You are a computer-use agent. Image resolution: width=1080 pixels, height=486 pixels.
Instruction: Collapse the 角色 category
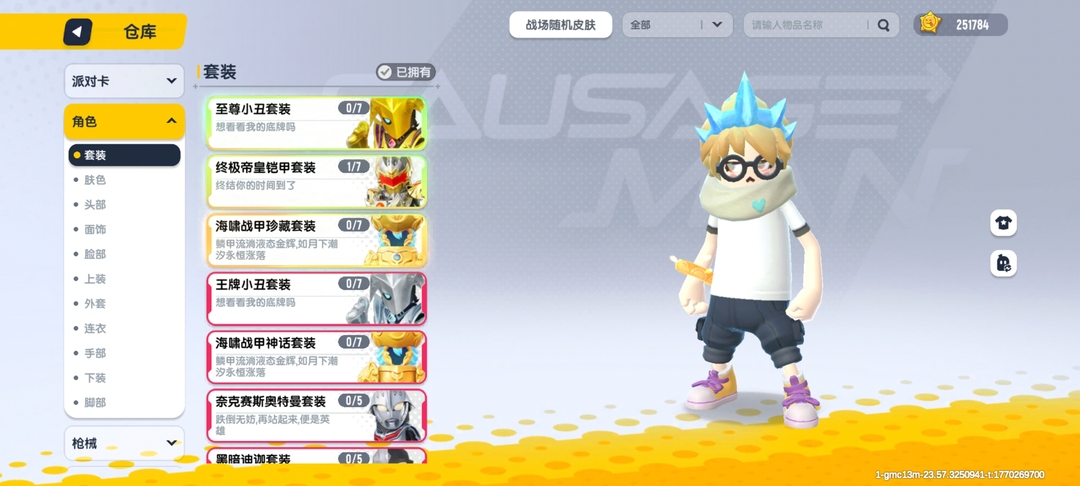click(124, 122)
